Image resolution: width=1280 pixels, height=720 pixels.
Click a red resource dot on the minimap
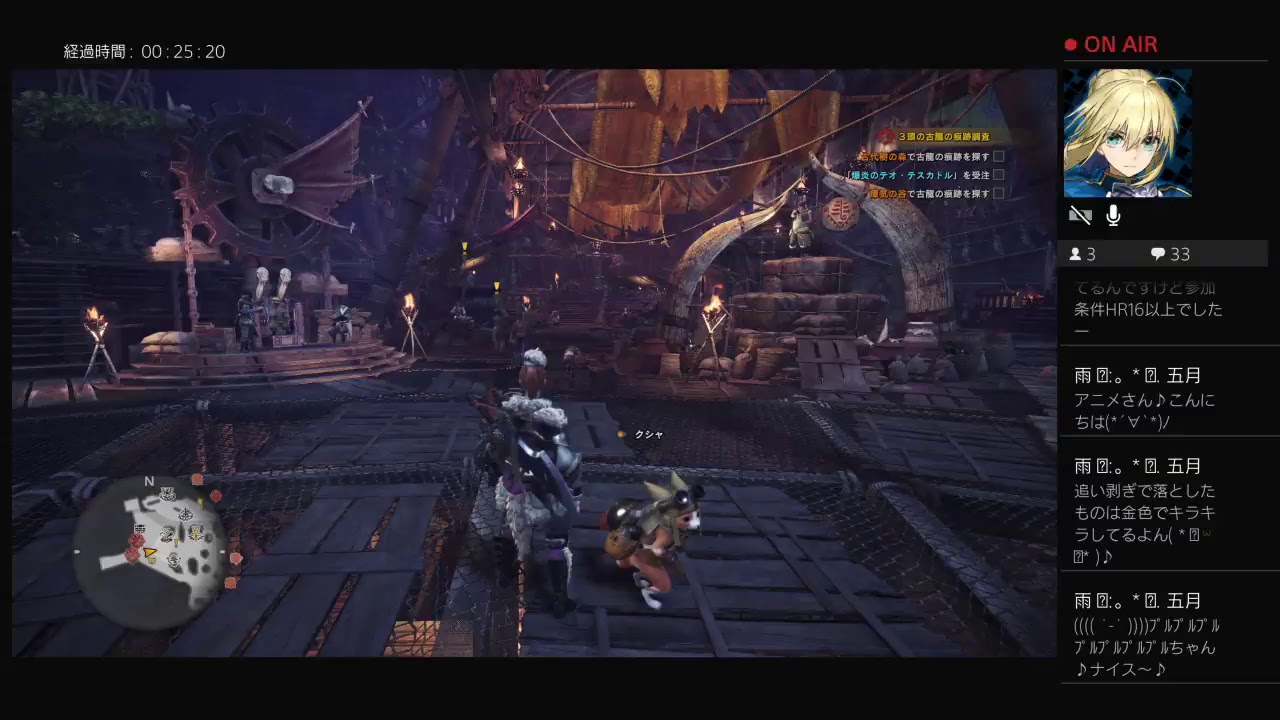tap(134, 542)
